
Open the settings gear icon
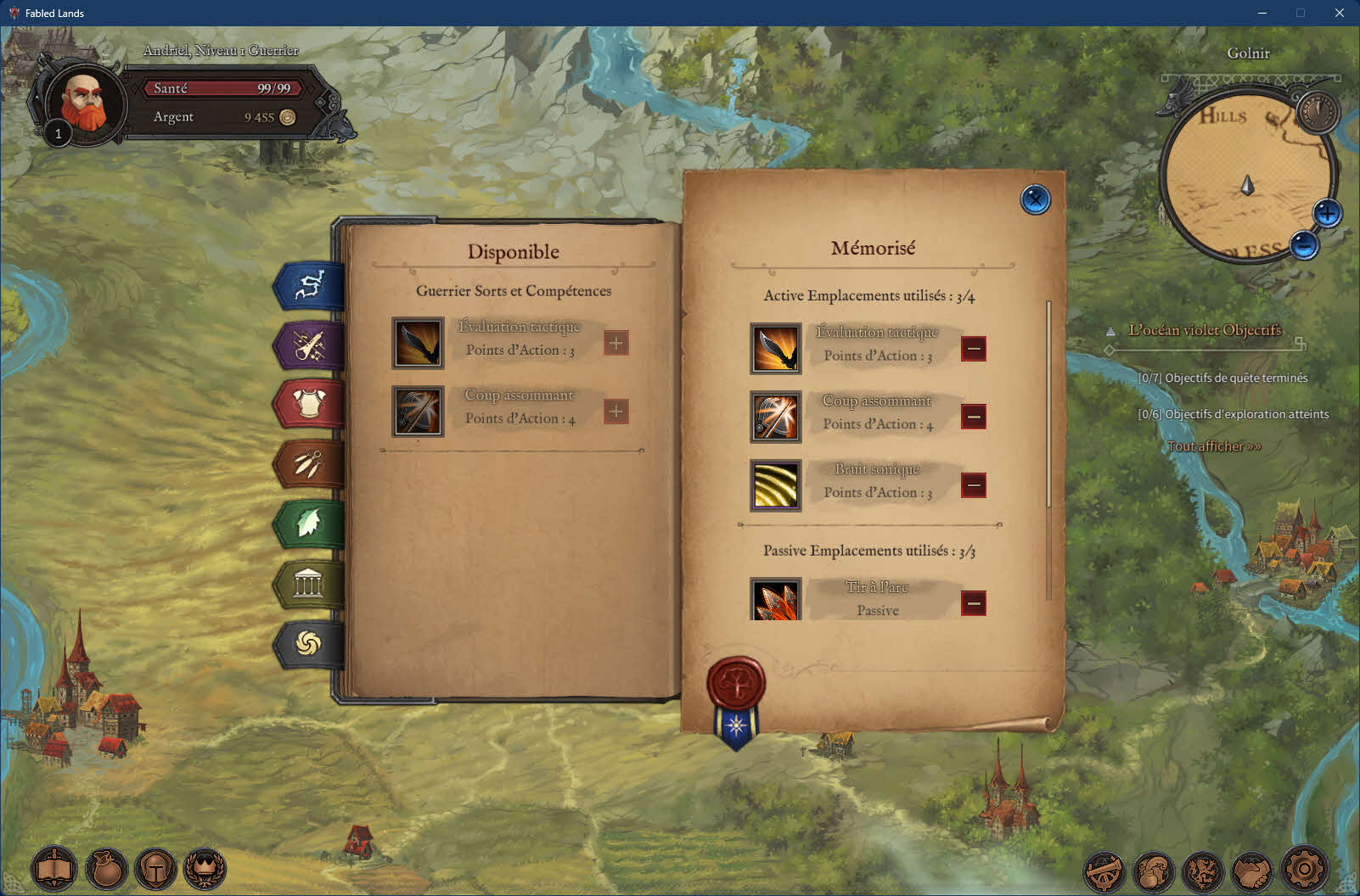pyautogui.click(x=1303, y=869)
